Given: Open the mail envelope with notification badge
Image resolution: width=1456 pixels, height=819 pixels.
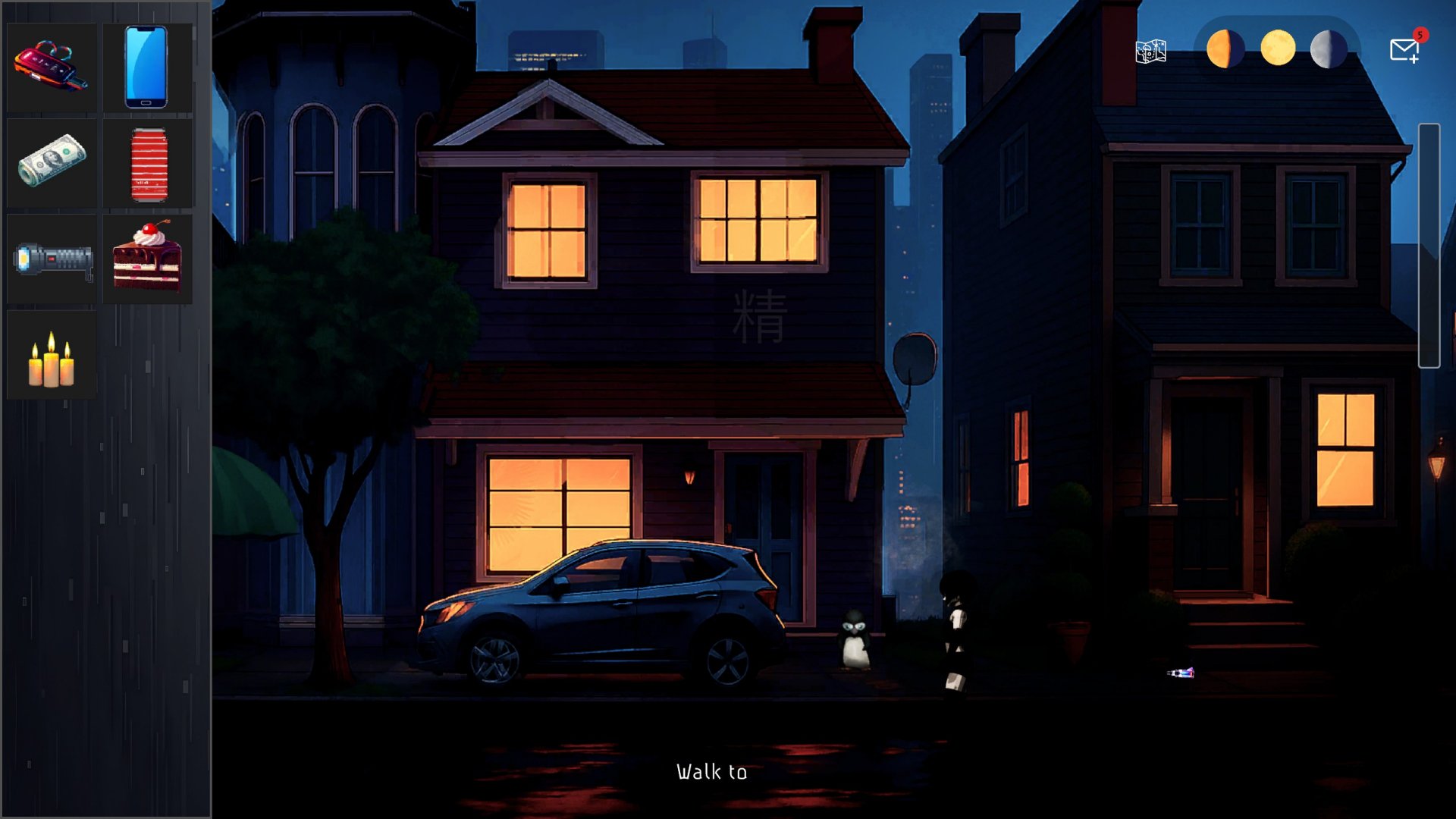Looking at the screenshot, I should (1404, 50).
